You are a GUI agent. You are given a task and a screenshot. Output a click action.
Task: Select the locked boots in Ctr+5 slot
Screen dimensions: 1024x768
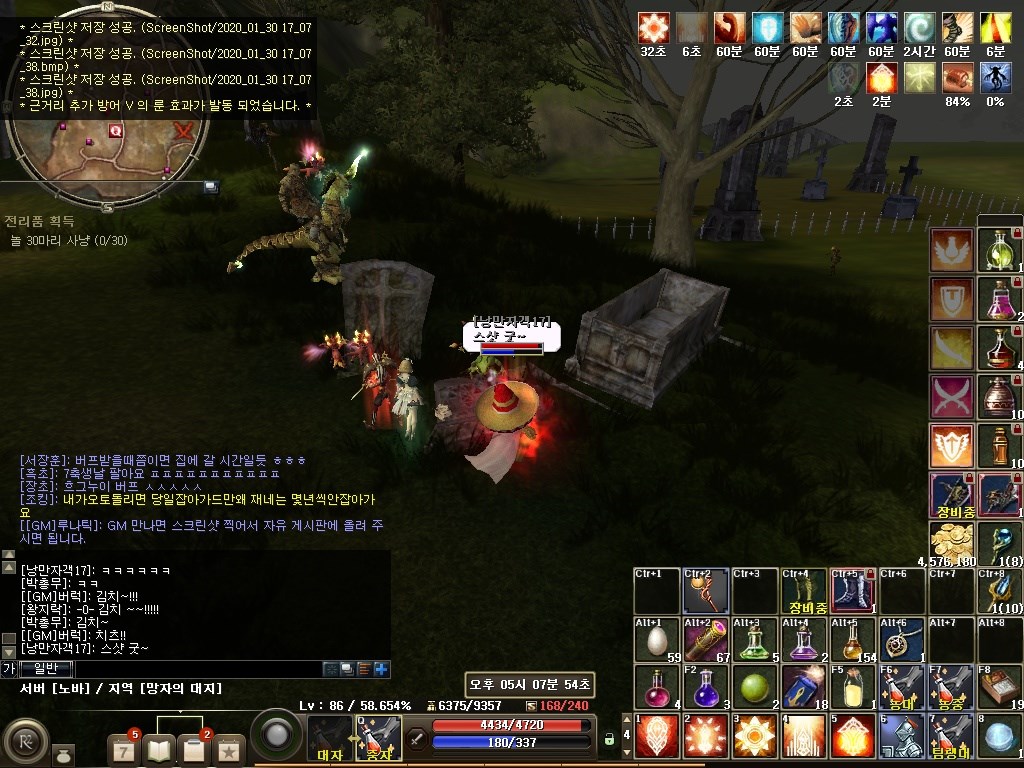click(x=853, y=593)
